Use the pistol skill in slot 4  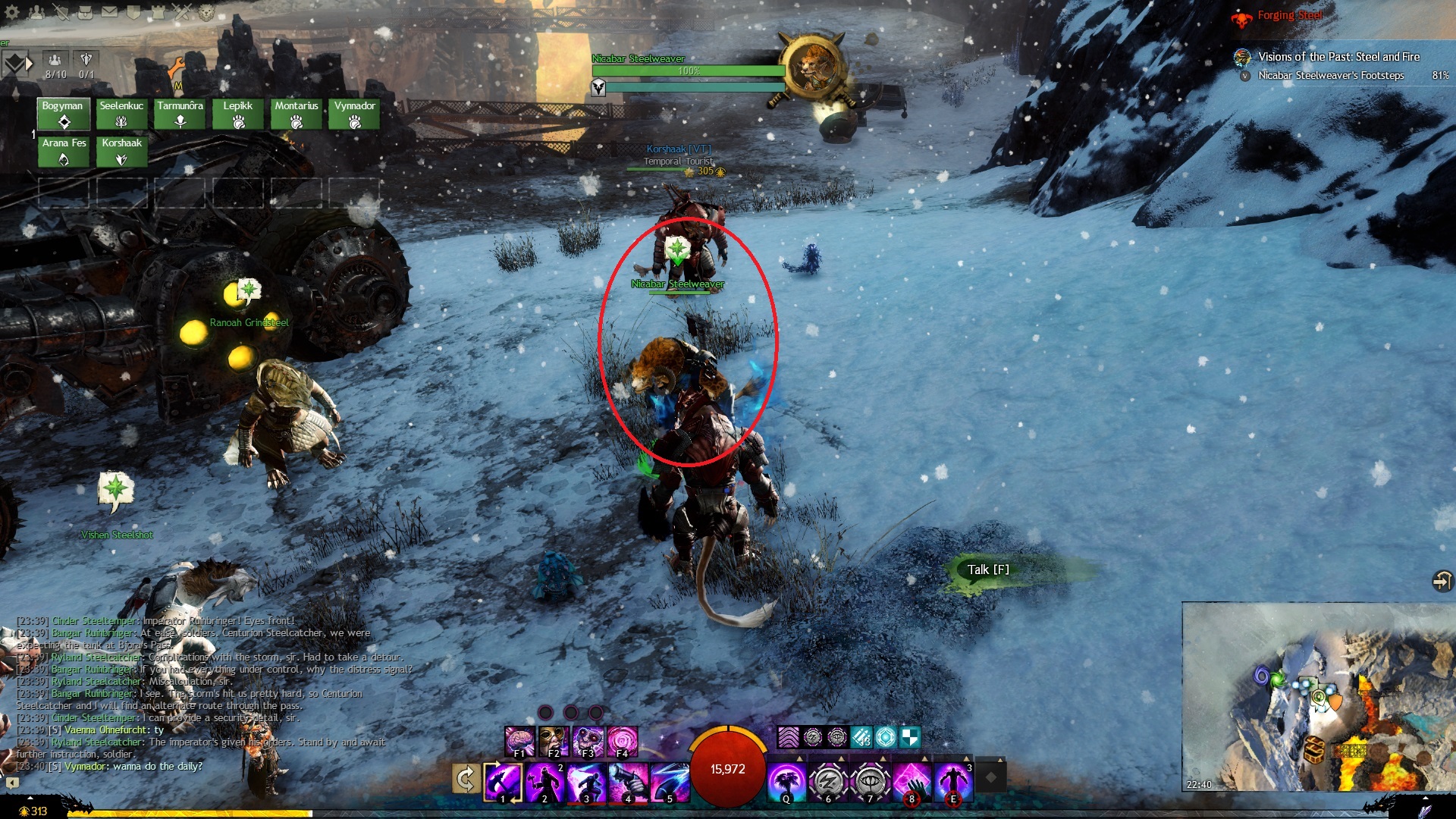(628, 782)
